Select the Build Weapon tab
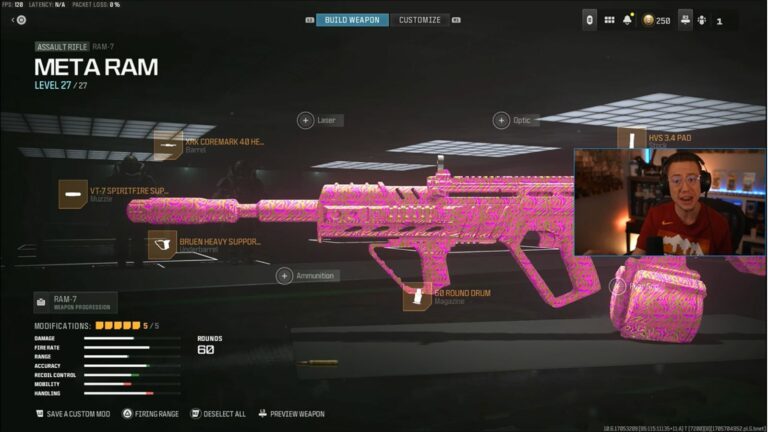Image resolution: width=768 pixels, height=432 pixels. tap(352, 20)
